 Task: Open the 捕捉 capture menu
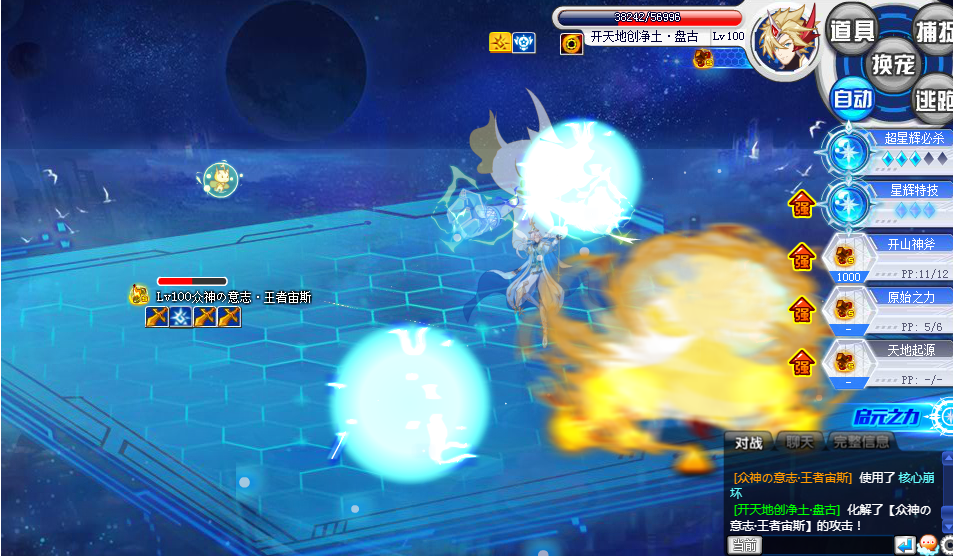pos(935,30)
